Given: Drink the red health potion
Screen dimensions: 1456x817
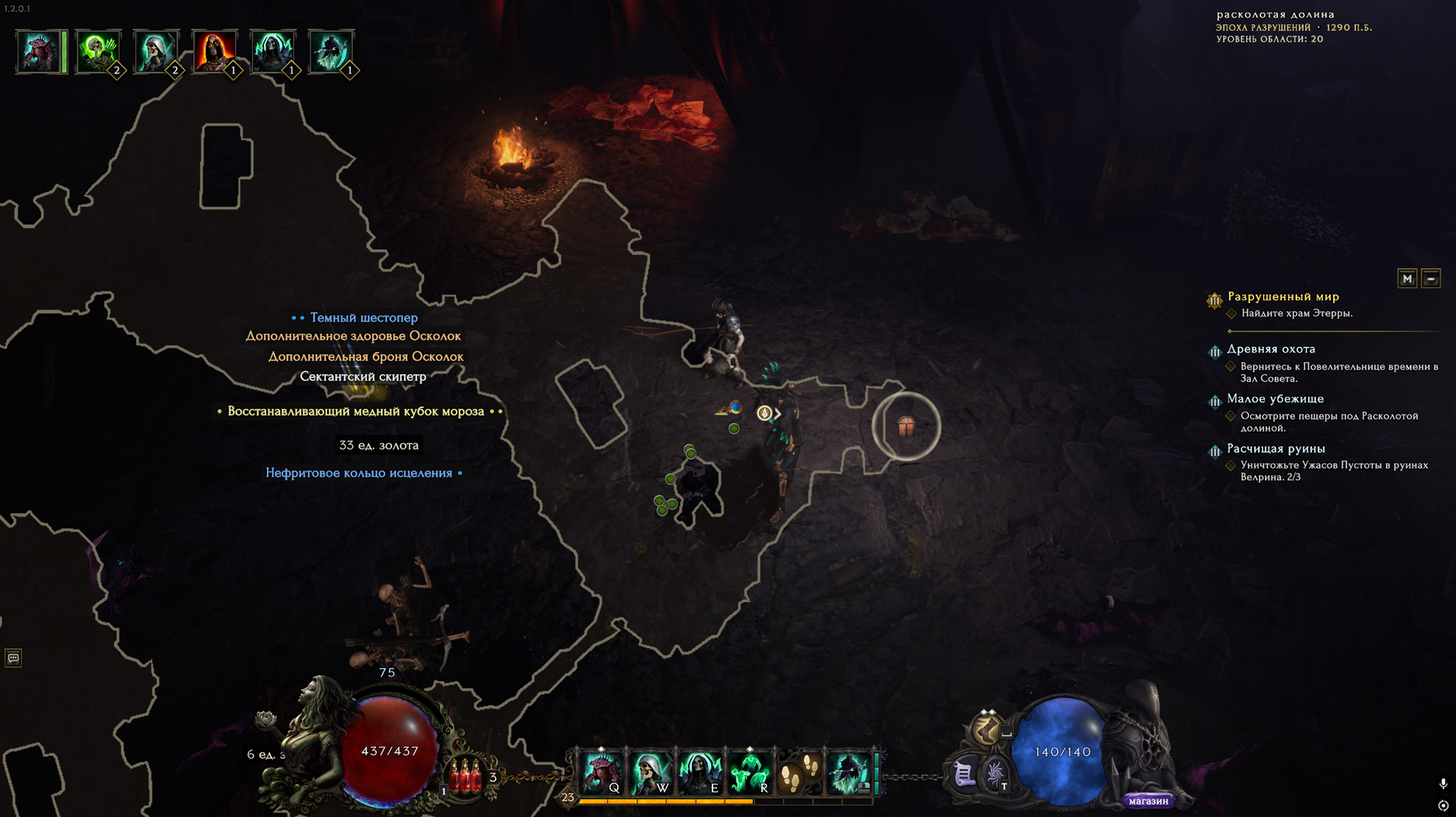Looking at the screenshot, I should click(x=465, y=777).
